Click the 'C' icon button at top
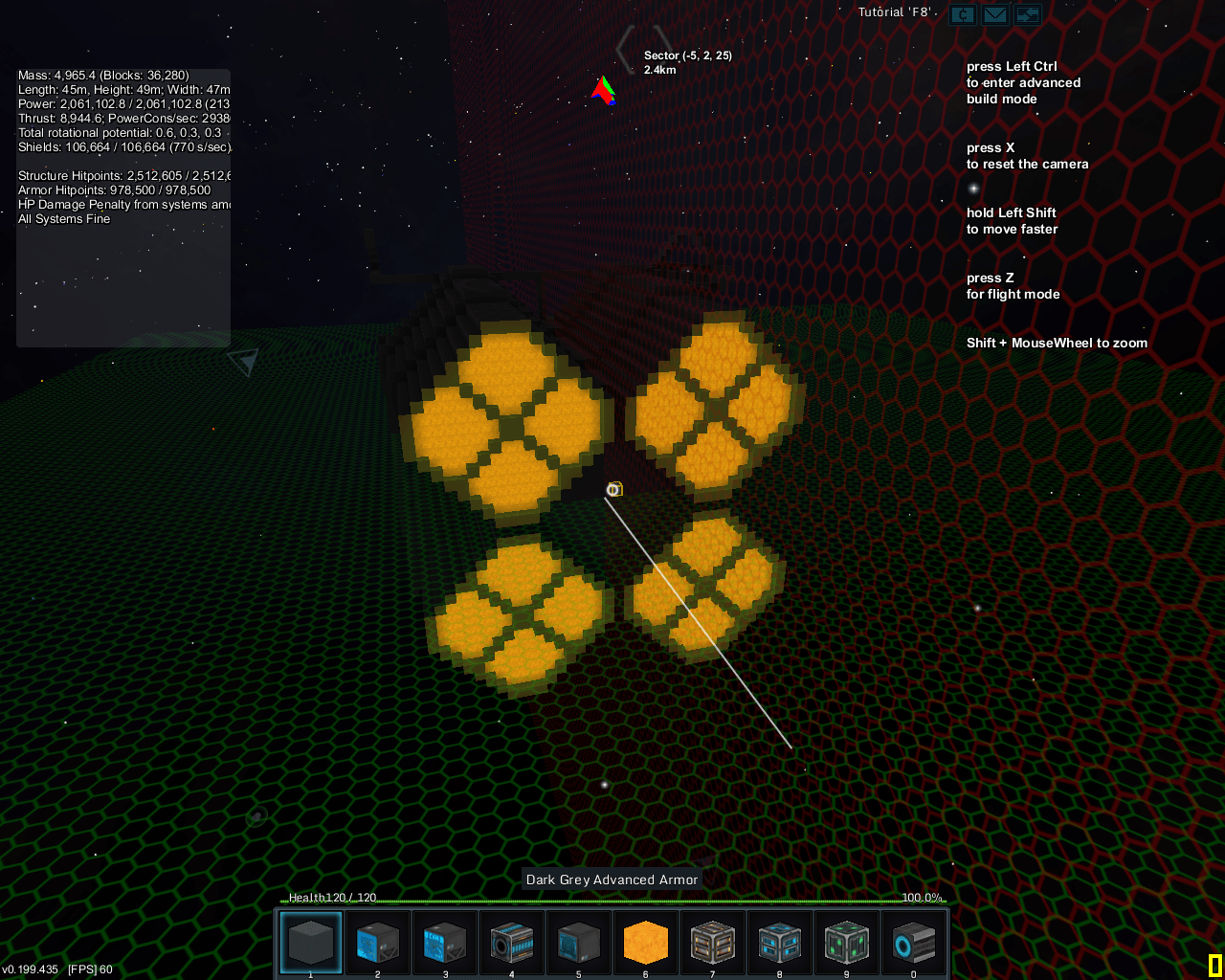 coord(963,14)
